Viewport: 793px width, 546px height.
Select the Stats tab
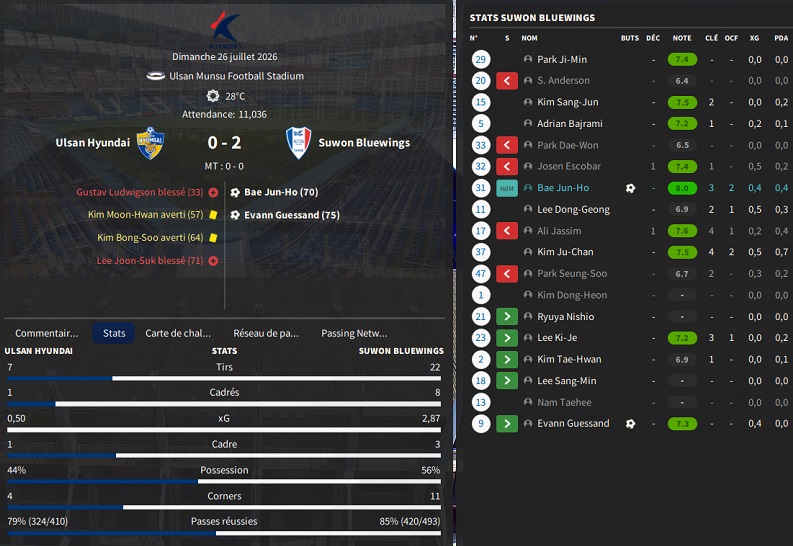point(114,333)
